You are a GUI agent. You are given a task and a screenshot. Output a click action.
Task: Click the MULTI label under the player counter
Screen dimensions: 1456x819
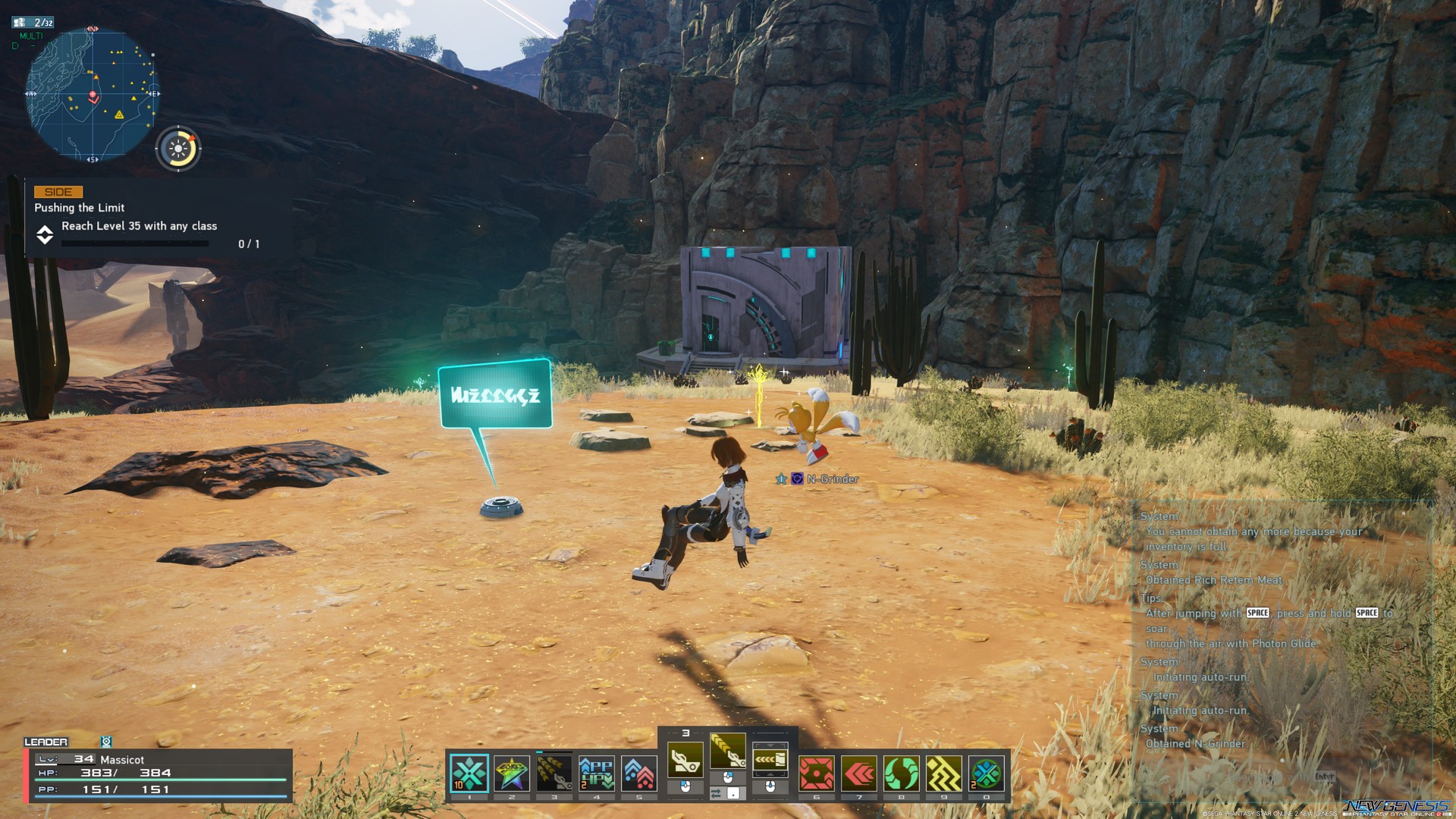coord(31,36)
